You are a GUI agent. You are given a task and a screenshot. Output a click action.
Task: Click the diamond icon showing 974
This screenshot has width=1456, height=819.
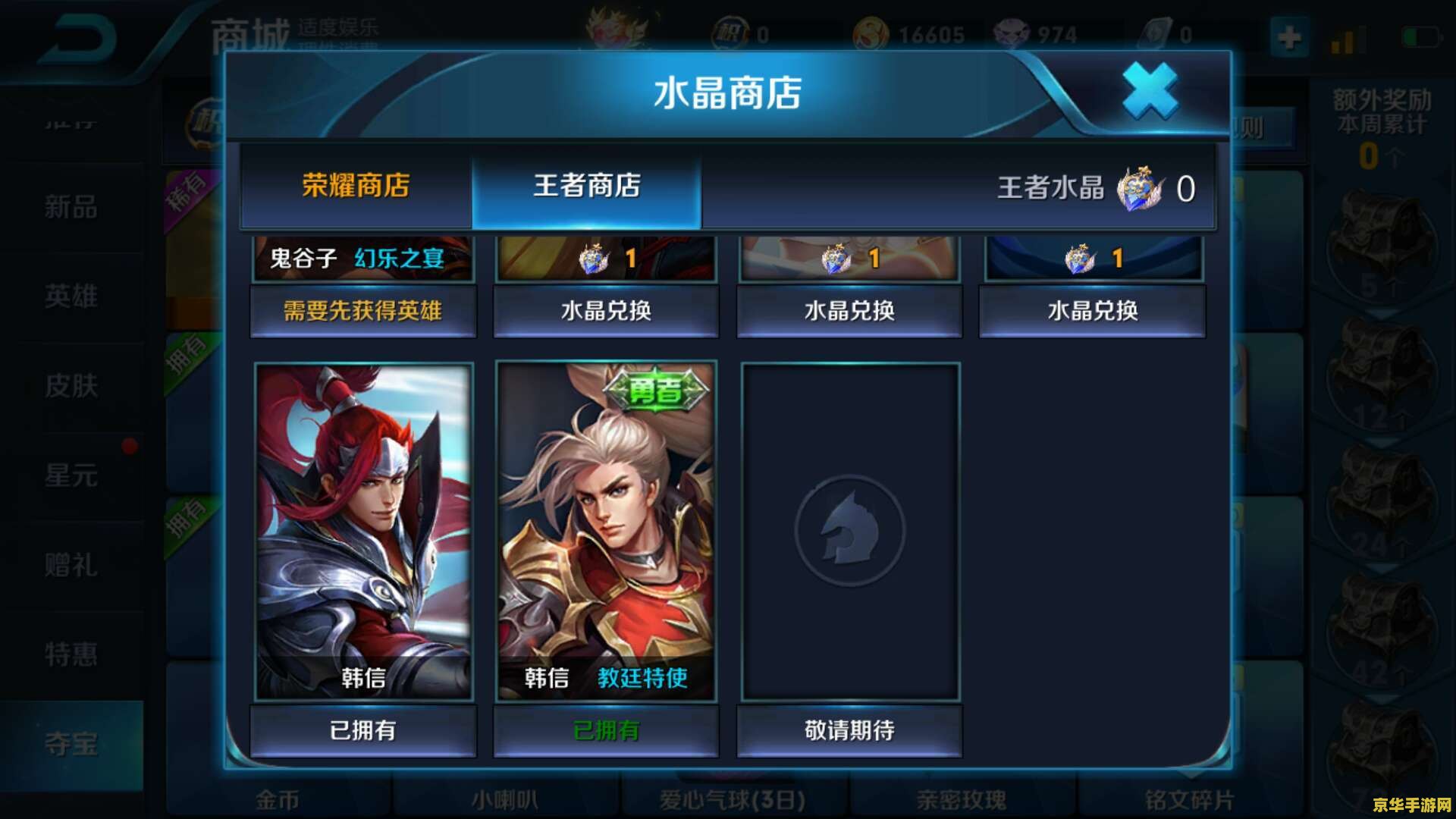[1010, 33]
